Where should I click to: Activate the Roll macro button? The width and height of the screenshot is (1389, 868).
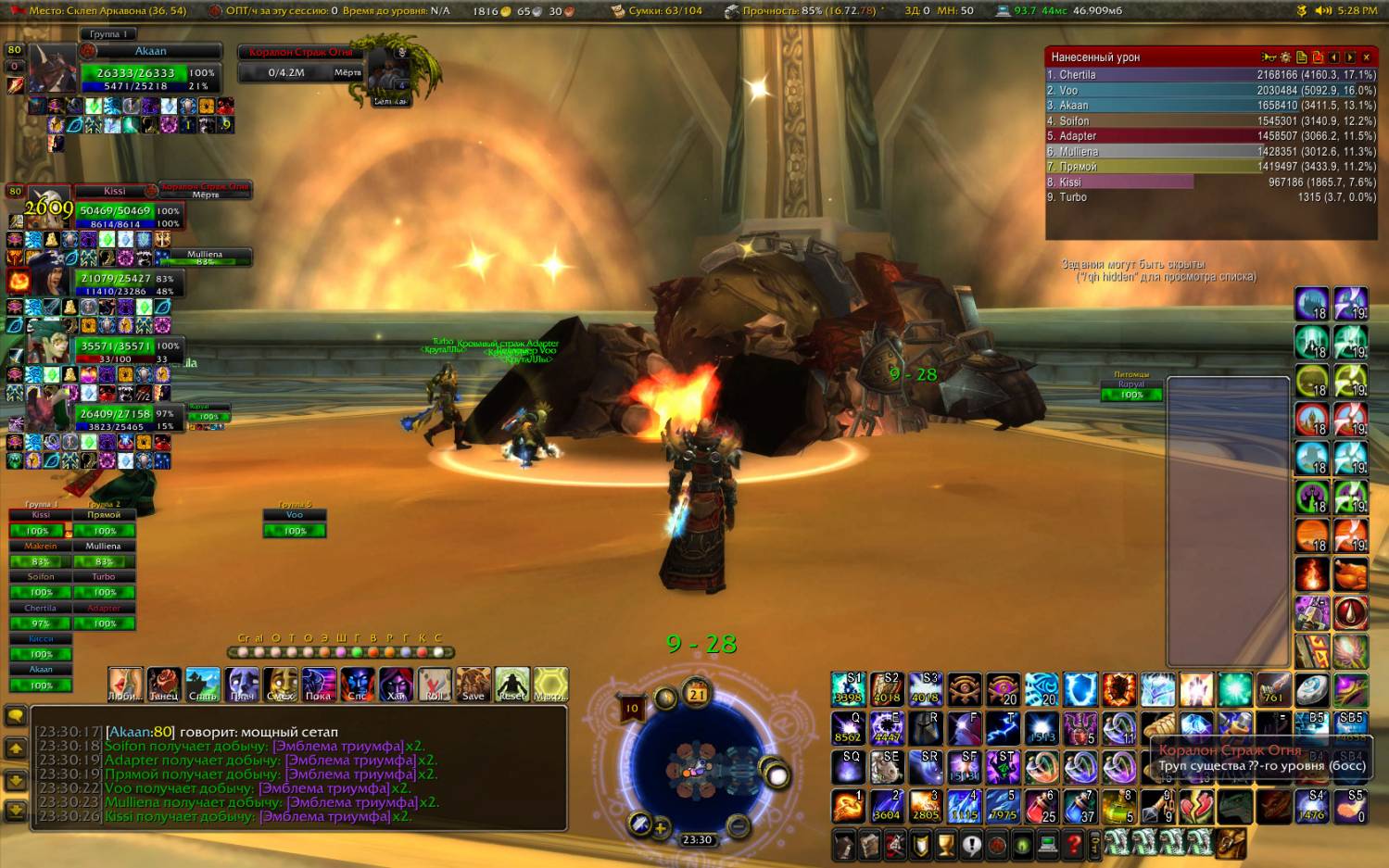click(x=435, y=684)
